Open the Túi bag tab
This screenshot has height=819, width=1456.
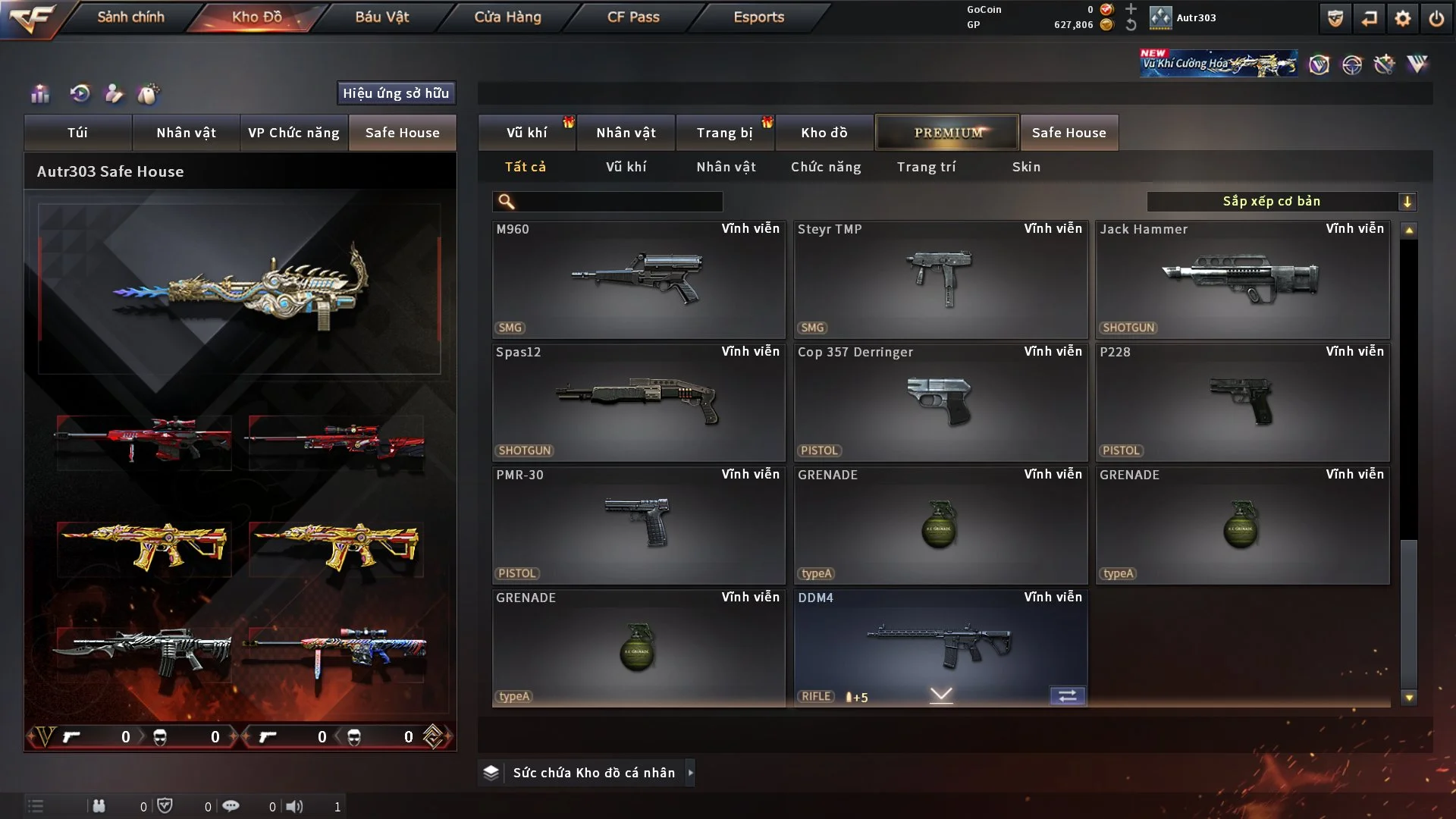[77, 133]
